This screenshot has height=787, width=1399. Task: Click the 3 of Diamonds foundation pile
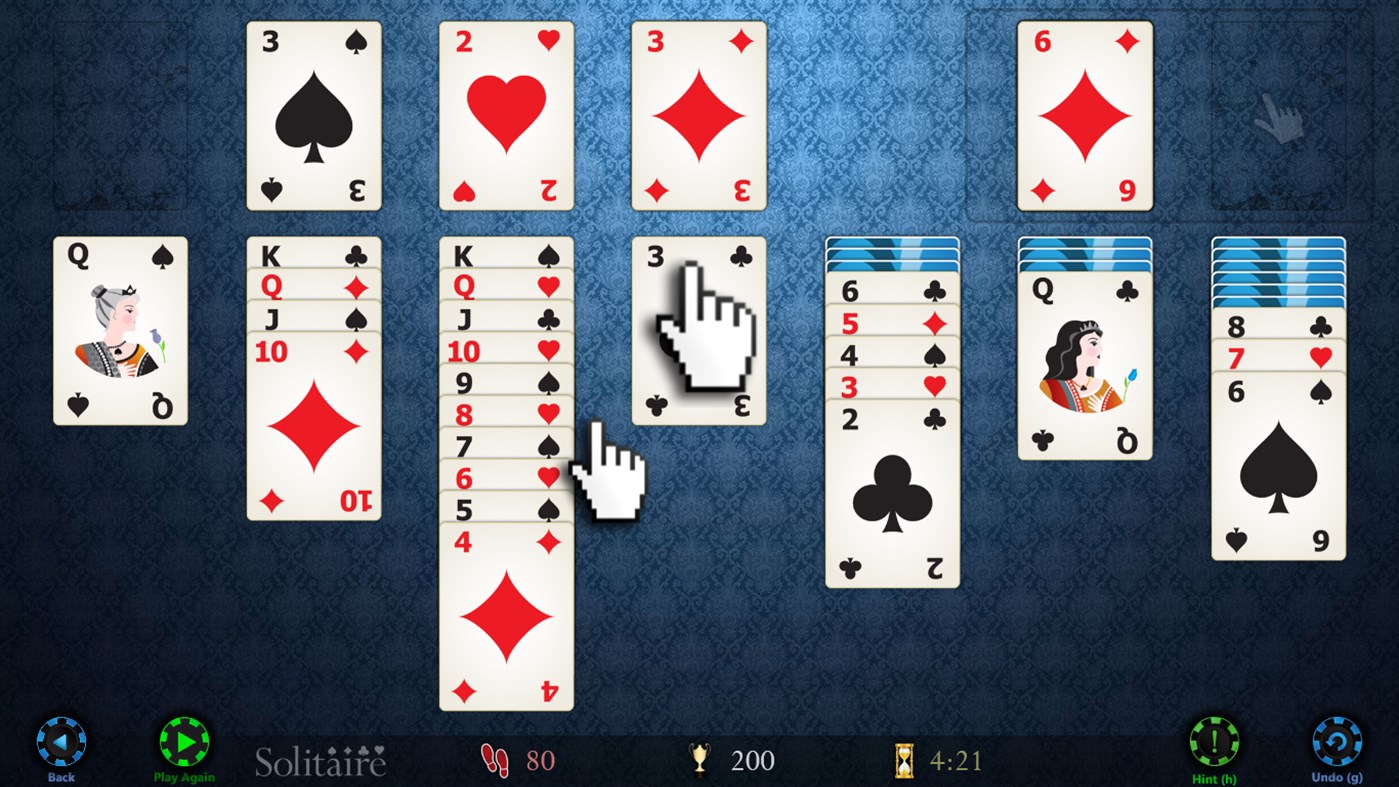tap(698, 115)
